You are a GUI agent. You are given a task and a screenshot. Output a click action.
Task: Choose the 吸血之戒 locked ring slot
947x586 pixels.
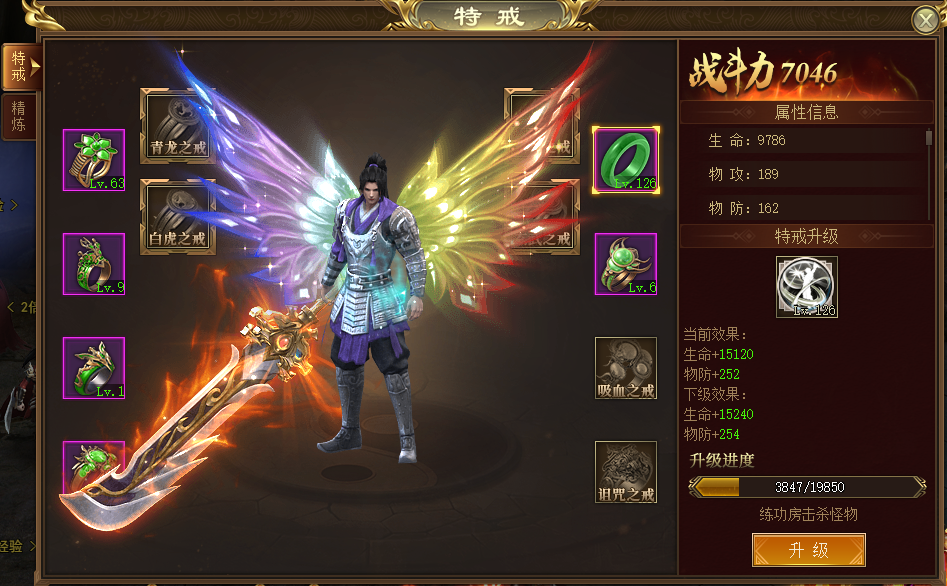[626, 368]
